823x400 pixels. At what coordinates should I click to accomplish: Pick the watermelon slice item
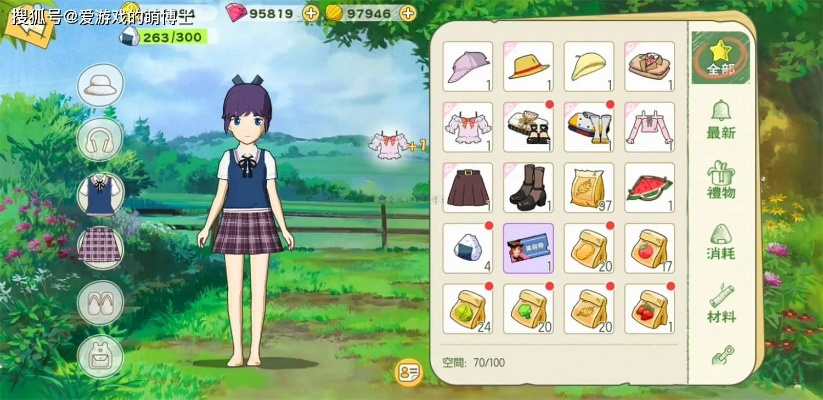click(x=650, y=188)
